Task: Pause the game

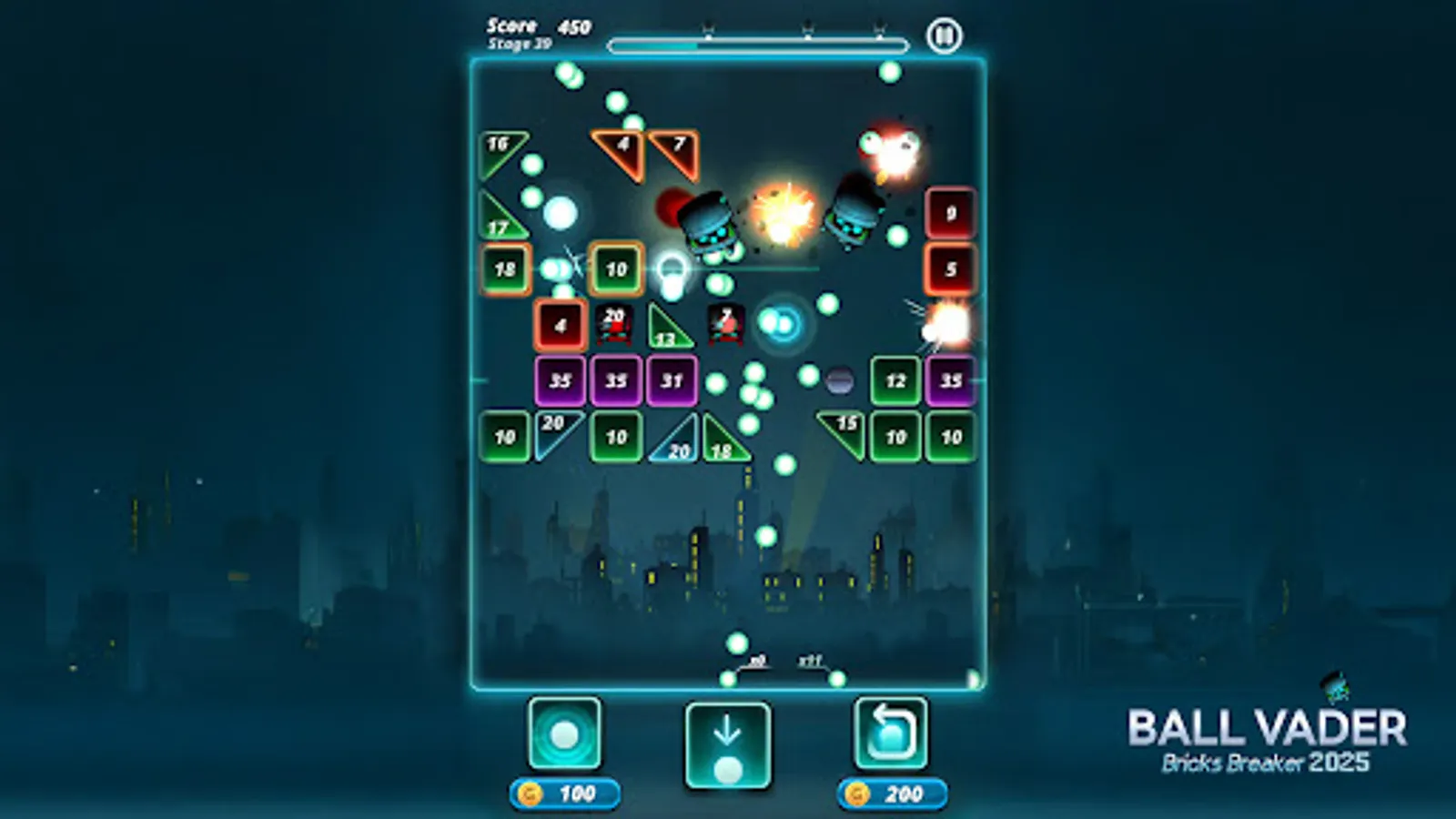Action: (945, 36)
